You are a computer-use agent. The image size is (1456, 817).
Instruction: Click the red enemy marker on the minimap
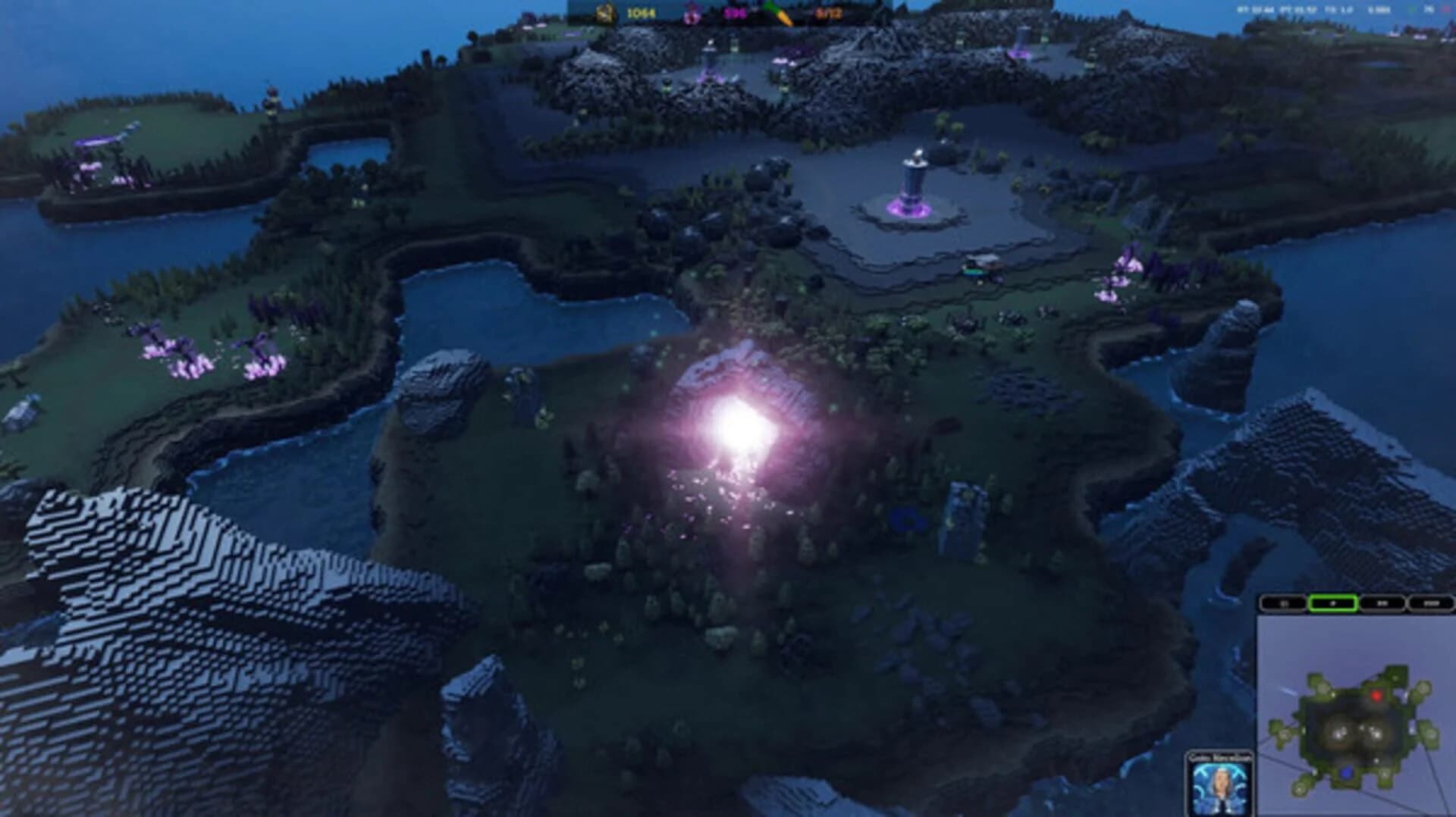[1377, 696]
